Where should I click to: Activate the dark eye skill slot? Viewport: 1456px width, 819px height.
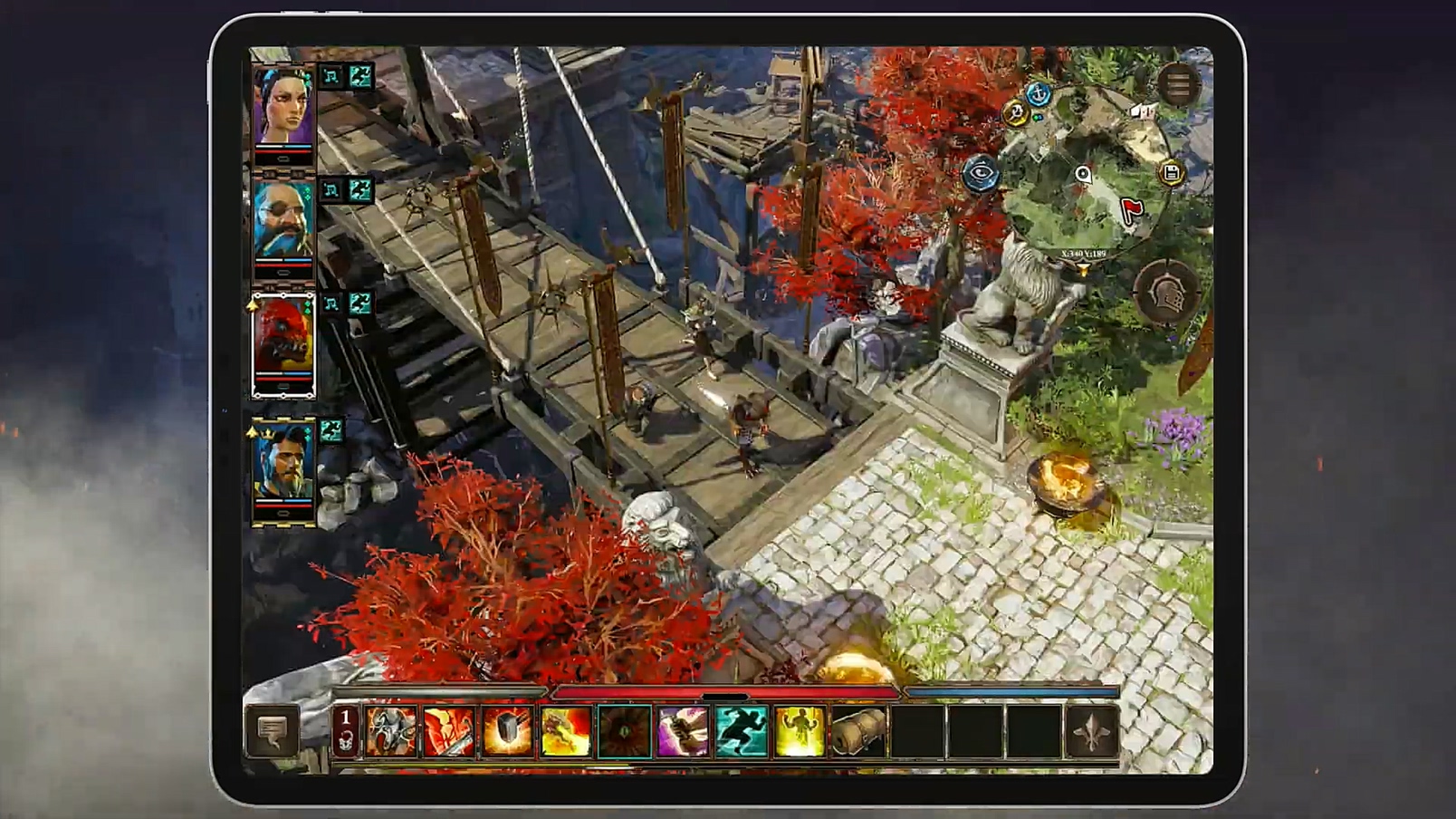pyautogui.click(x=624, y=731)
